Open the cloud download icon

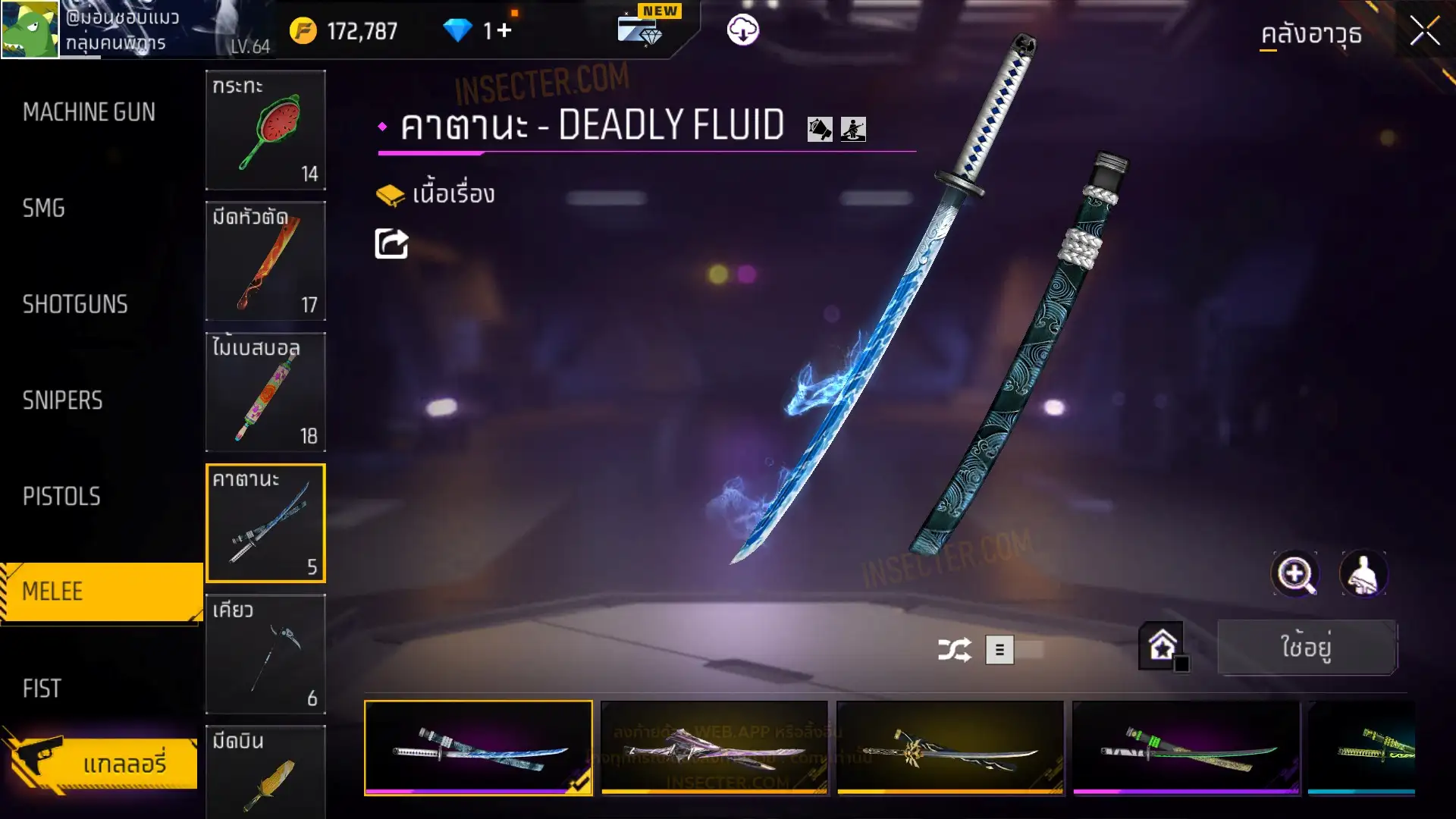click(x=742, y=30)
